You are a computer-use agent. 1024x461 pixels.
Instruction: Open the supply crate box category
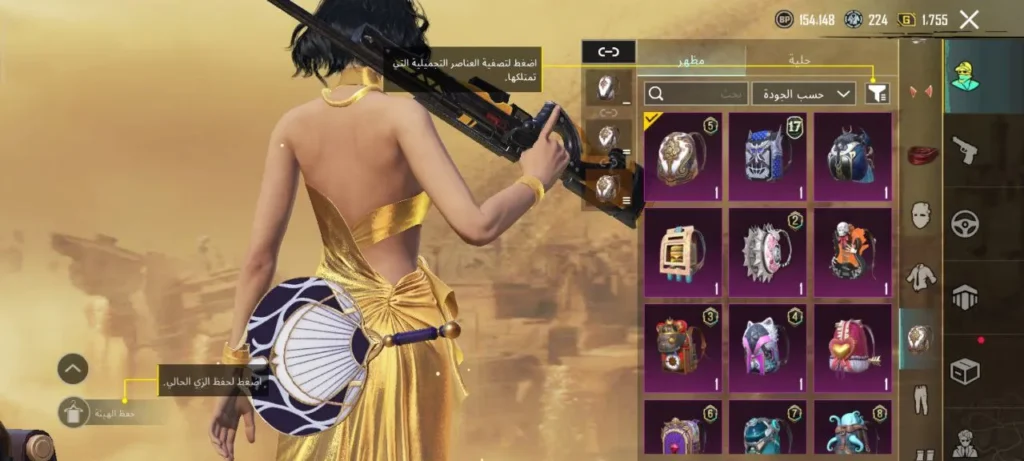pyautogui.click(x=965, y=370)
